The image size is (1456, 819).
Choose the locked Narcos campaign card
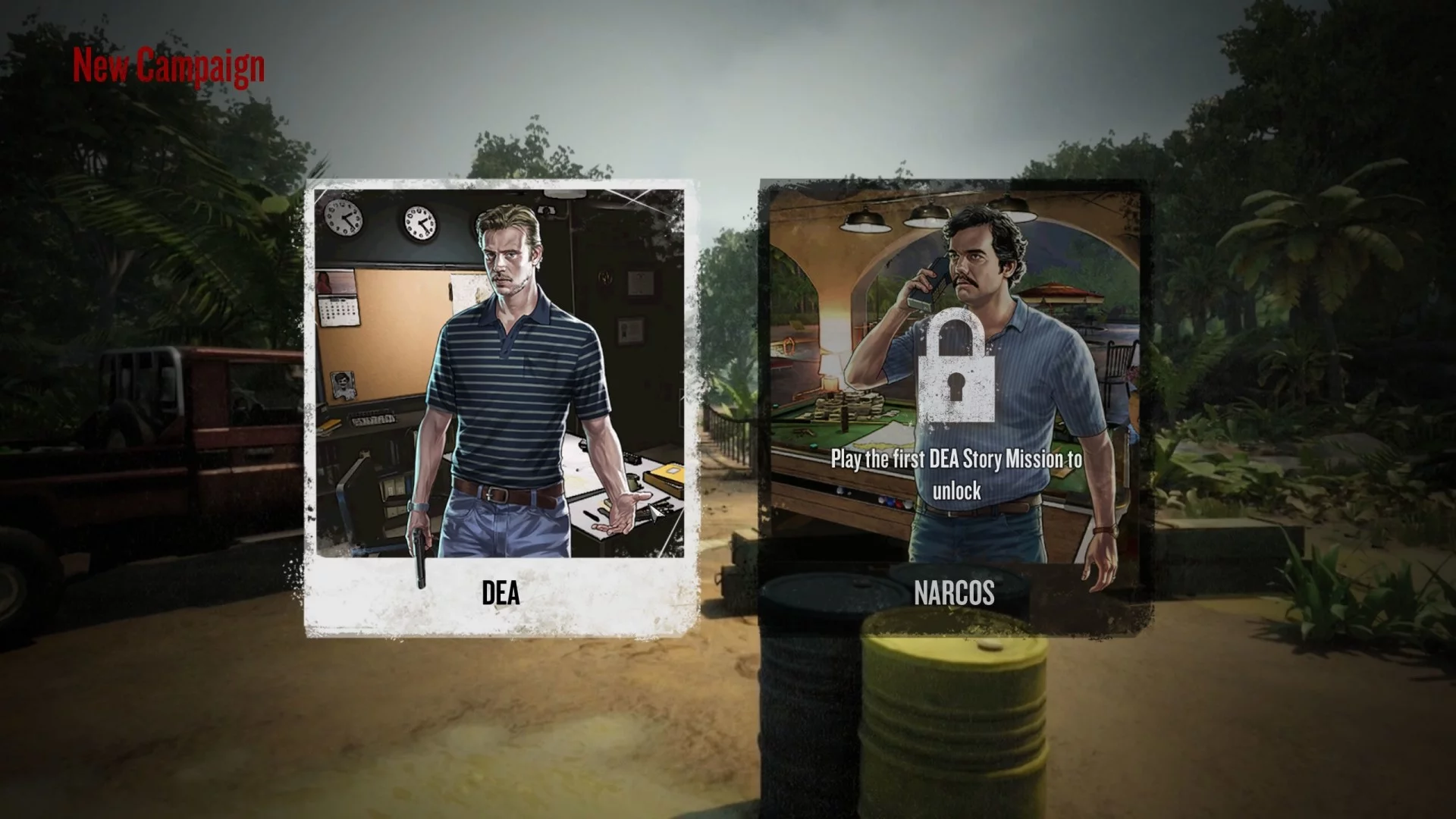(x=954, y=409)
